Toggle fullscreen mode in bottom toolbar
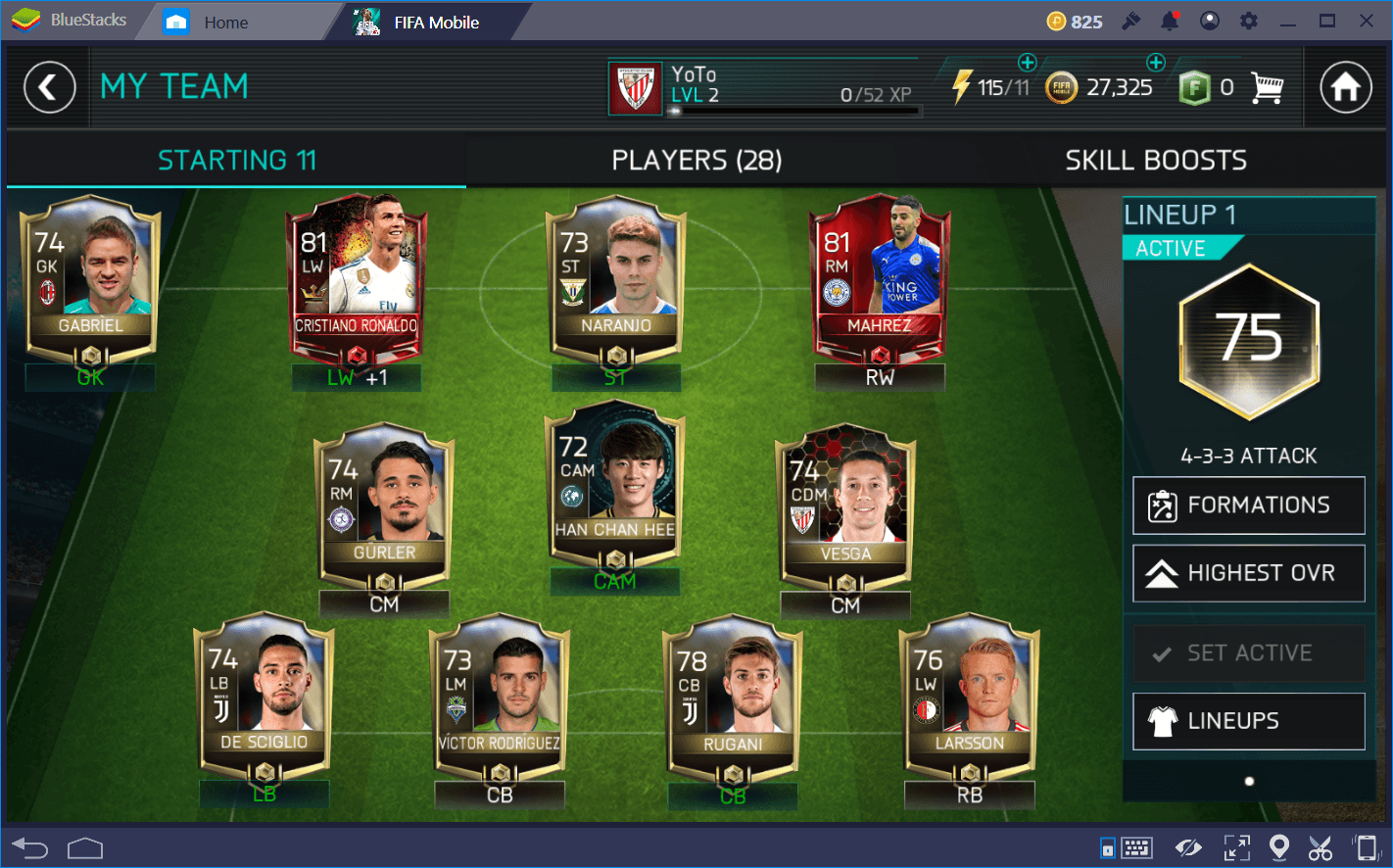1393x868 pixels. (1236, 846)
